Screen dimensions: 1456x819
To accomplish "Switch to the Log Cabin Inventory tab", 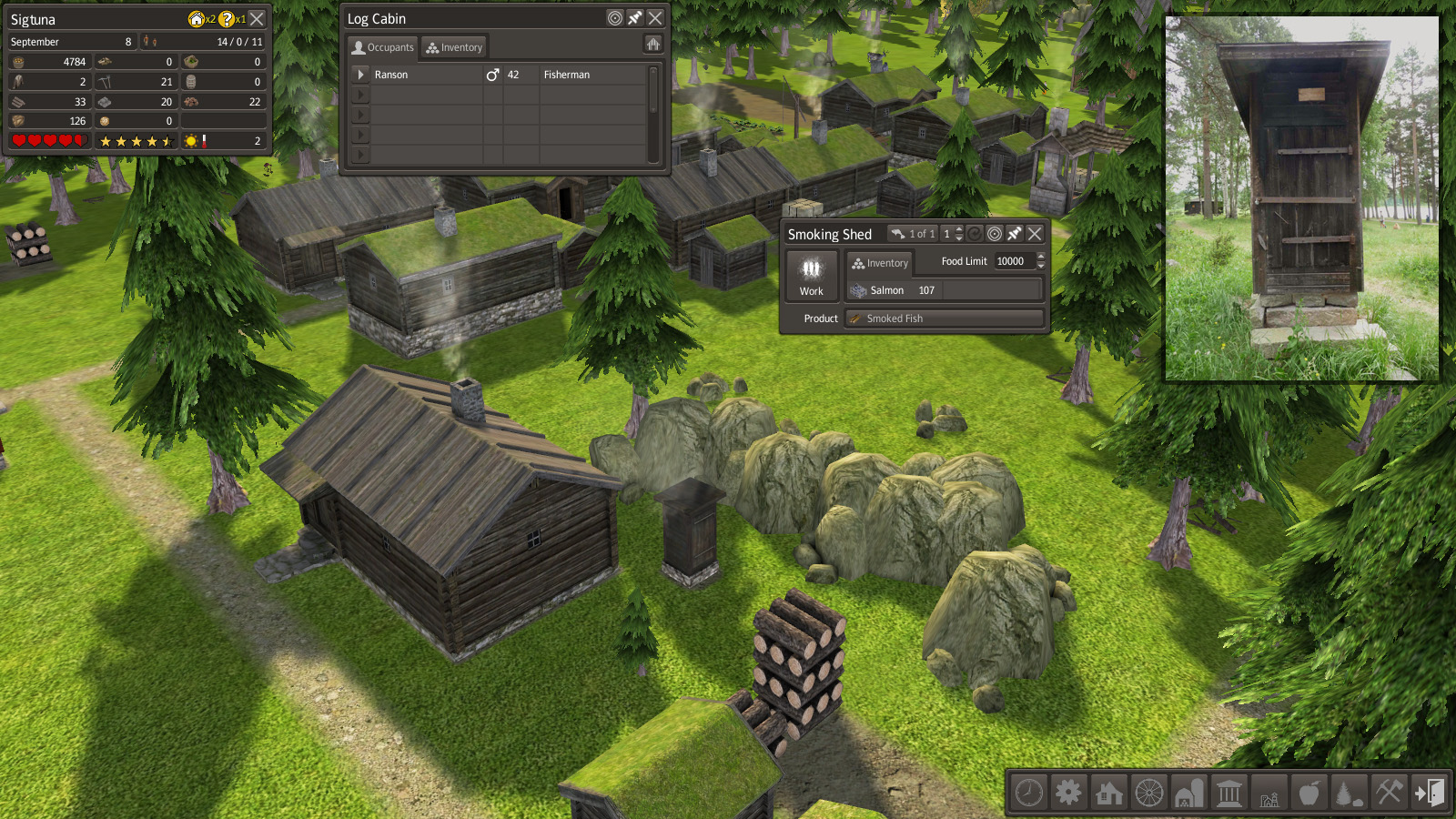I will click(454, 47).
